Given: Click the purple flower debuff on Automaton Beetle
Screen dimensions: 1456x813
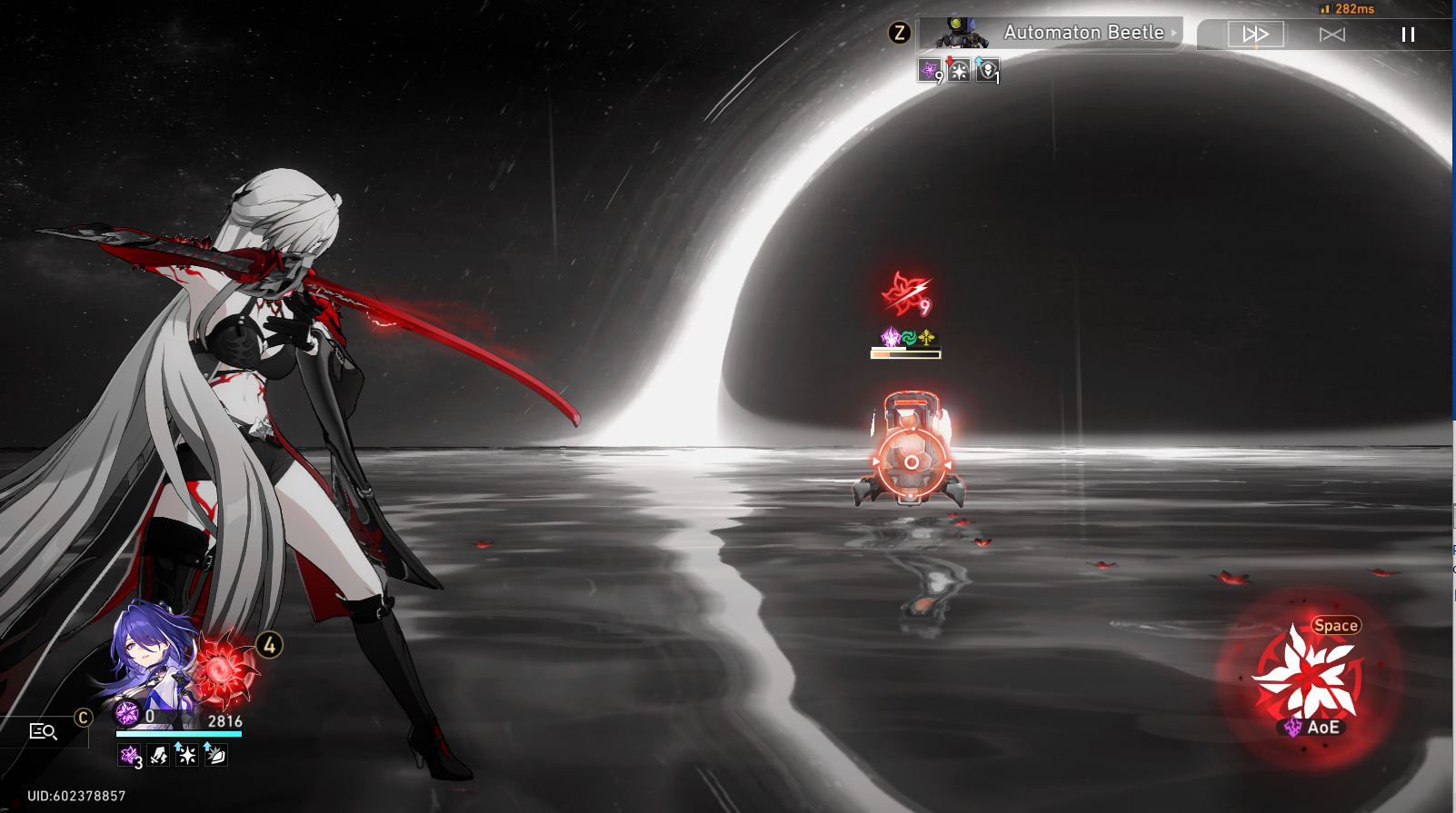Looking at the screenshot, I should [930, 69].
